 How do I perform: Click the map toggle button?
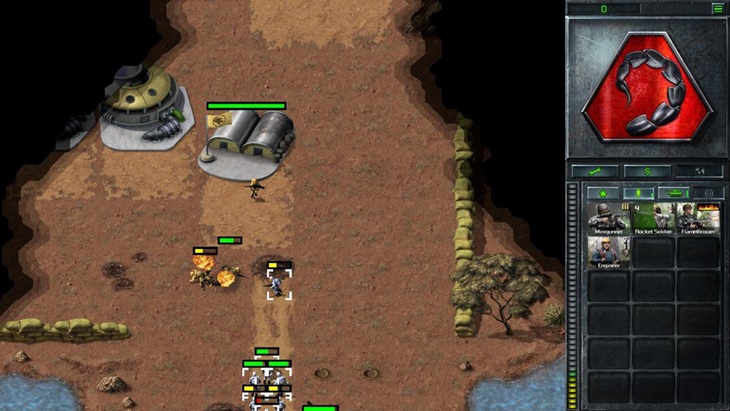[699, 171]
